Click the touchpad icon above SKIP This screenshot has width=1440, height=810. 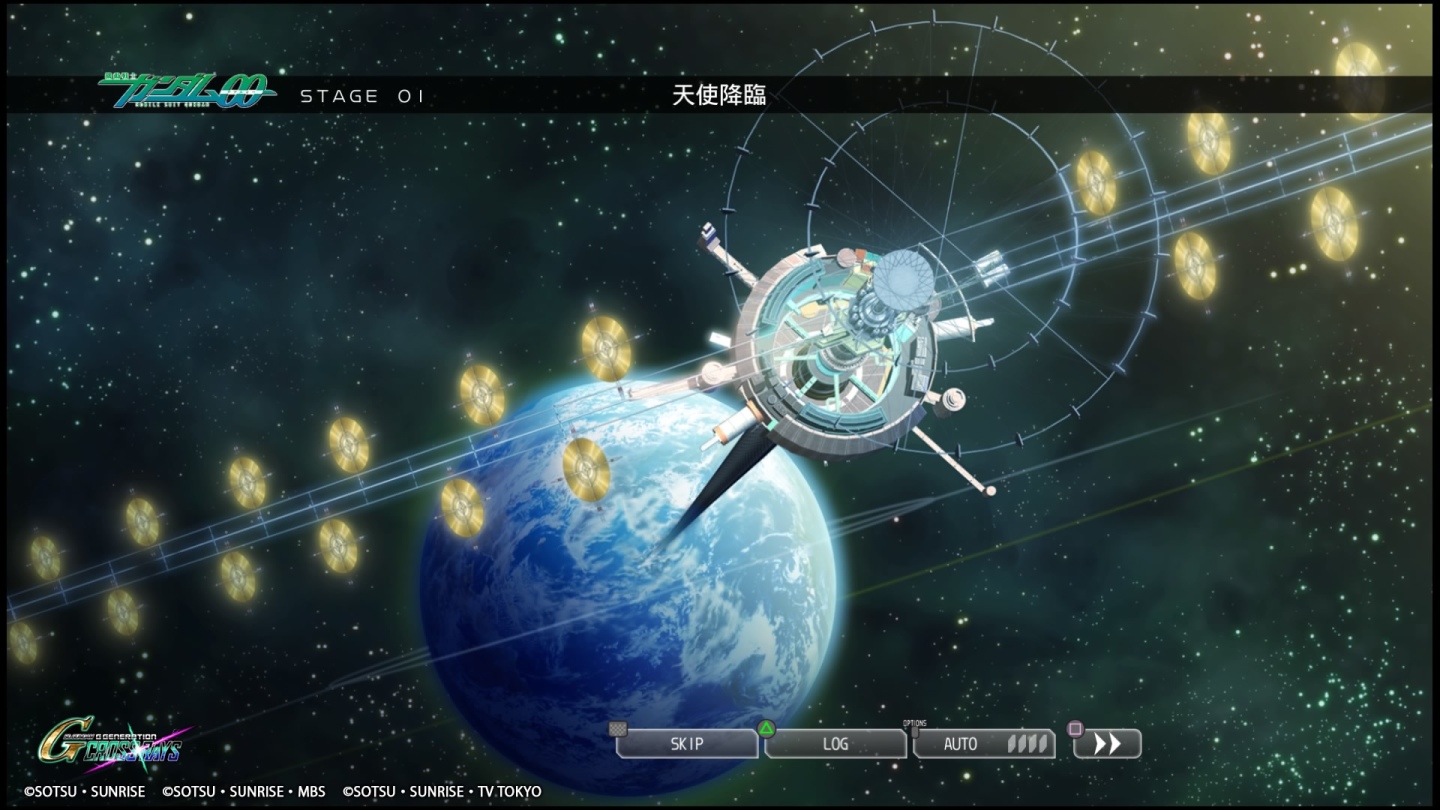tap(617, 728)
